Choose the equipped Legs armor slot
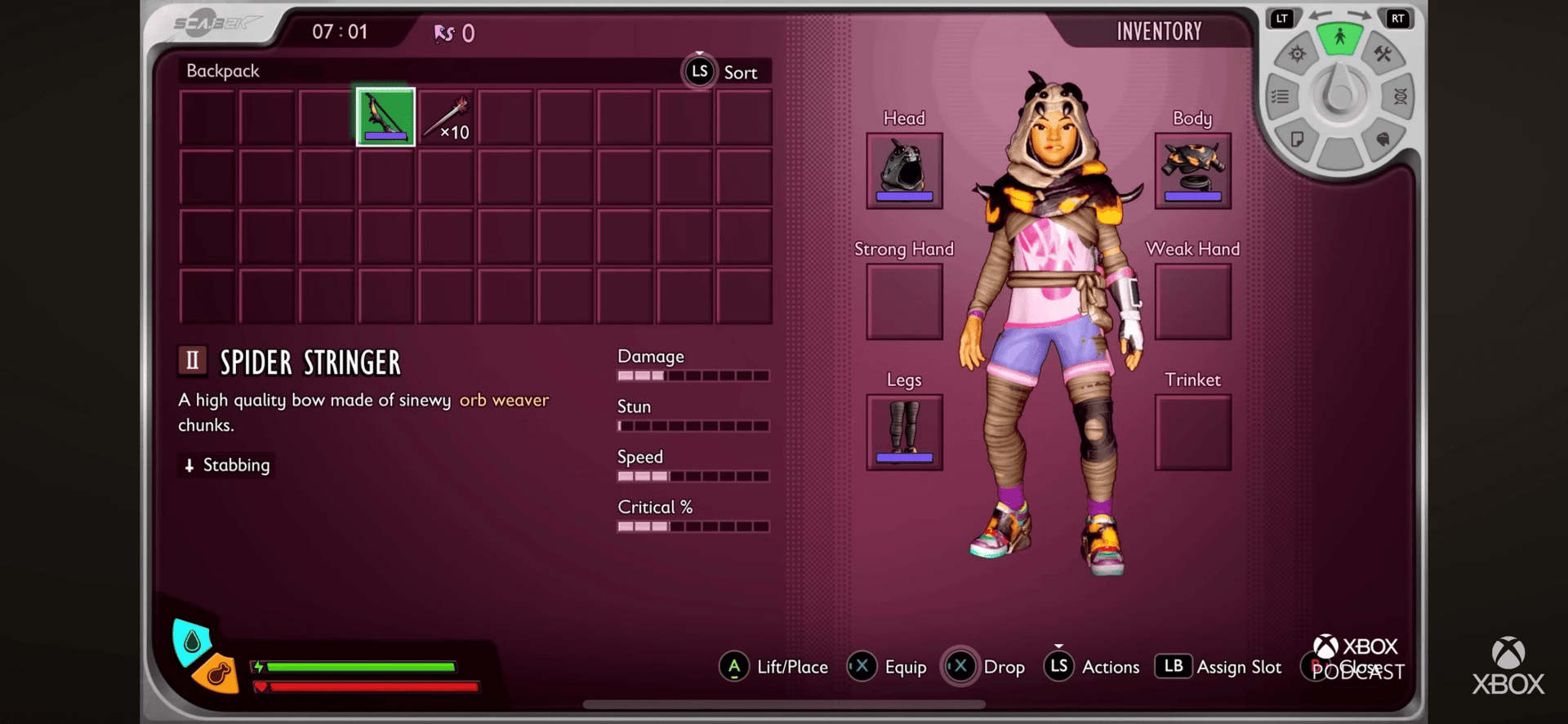This screenshot has width=1568, height=724. (904, 432)
